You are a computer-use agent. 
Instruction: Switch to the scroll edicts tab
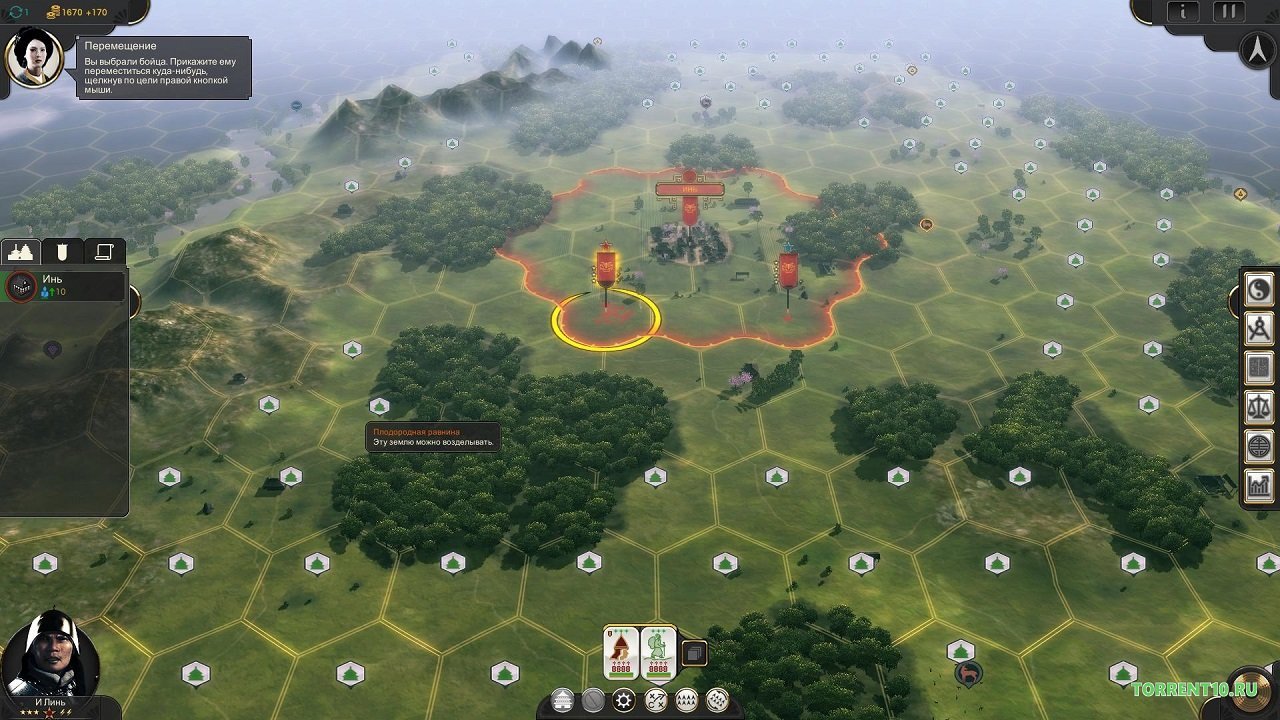[x=104, y=251]
